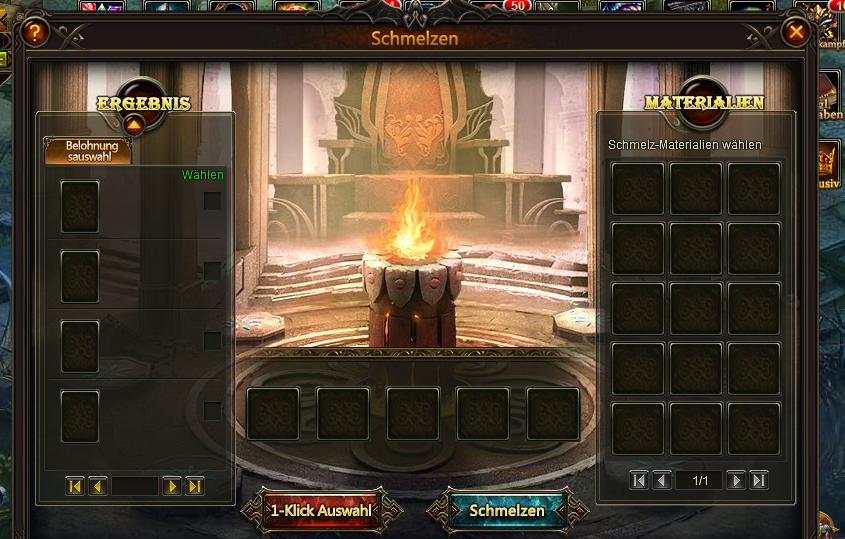Screen dimensions: 845x539
Task: Jump to the first materials page
Action: point(639,480)
